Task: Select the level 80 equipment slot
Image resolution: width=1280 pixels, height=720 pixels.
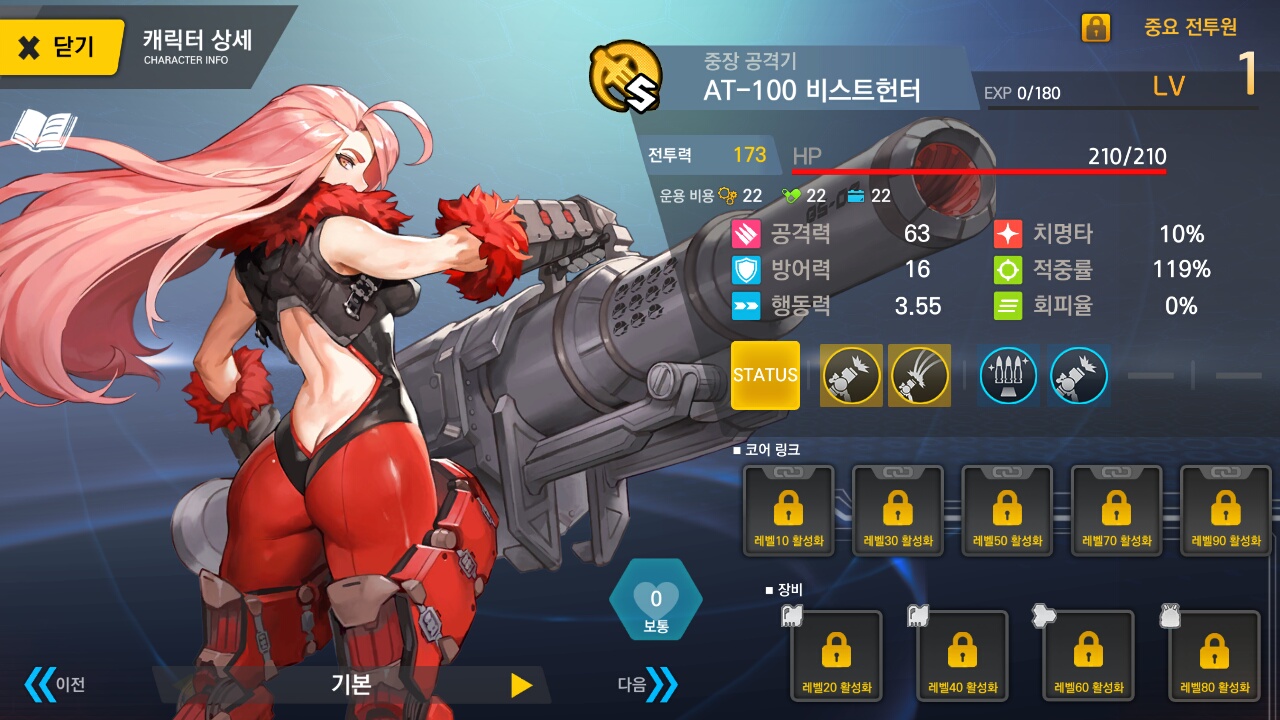Action: tap(1214, 656)
